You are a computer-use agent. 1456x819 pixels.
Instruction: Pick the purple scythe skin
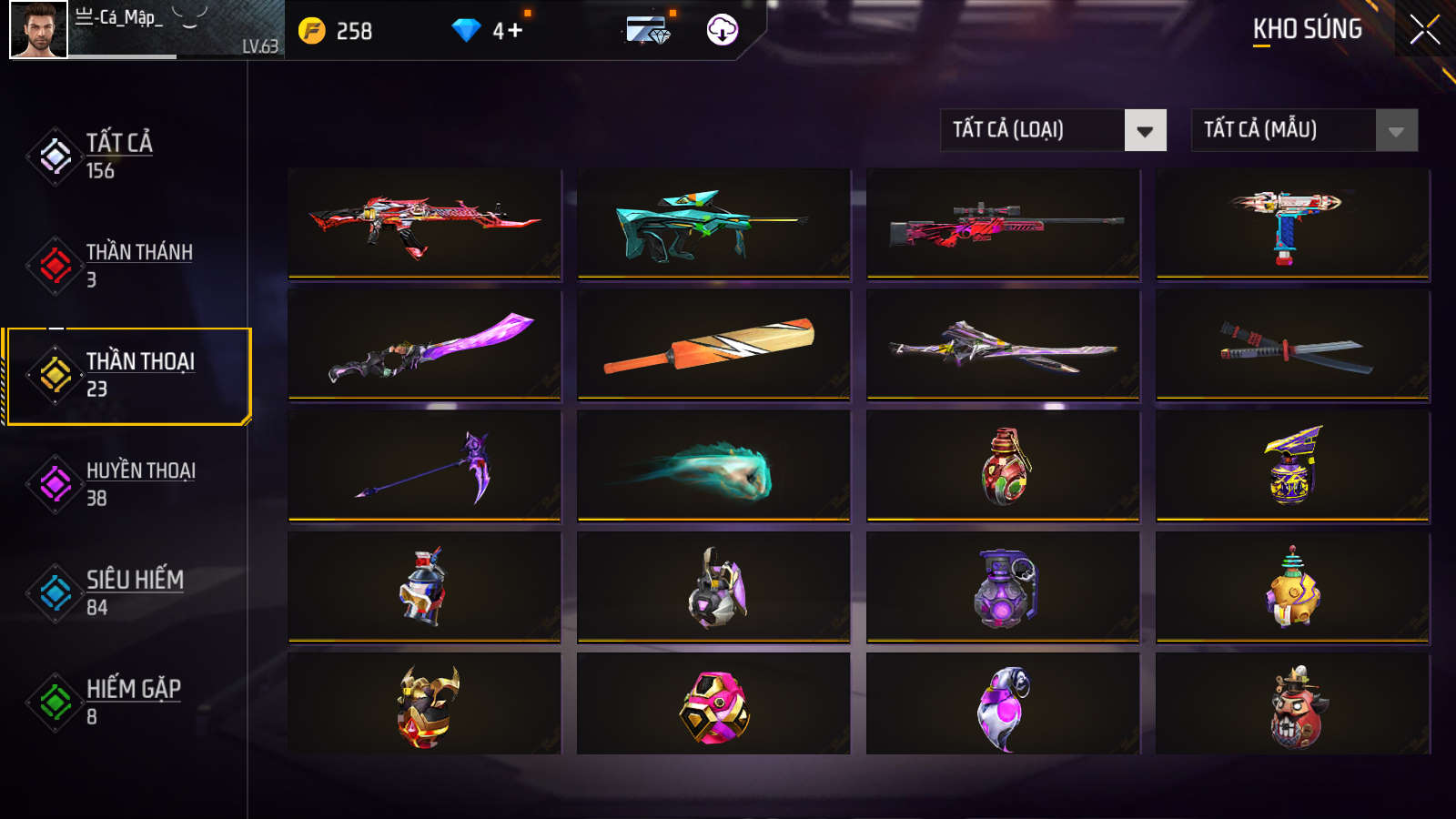tap(425, 466)
